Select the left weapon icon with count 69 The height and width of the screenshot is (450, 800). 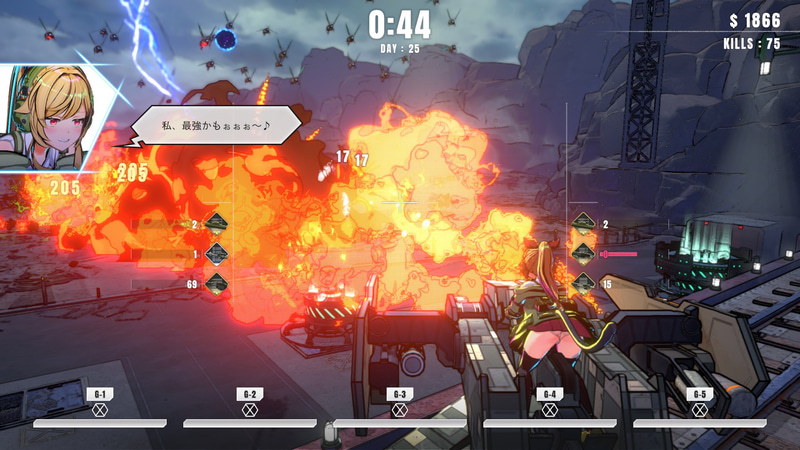coord(216,285)
